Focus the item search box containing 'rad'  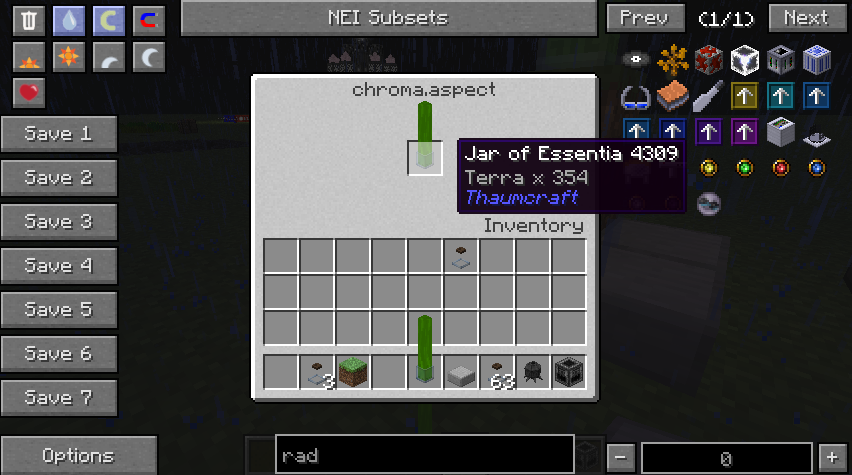coord(424,456)
